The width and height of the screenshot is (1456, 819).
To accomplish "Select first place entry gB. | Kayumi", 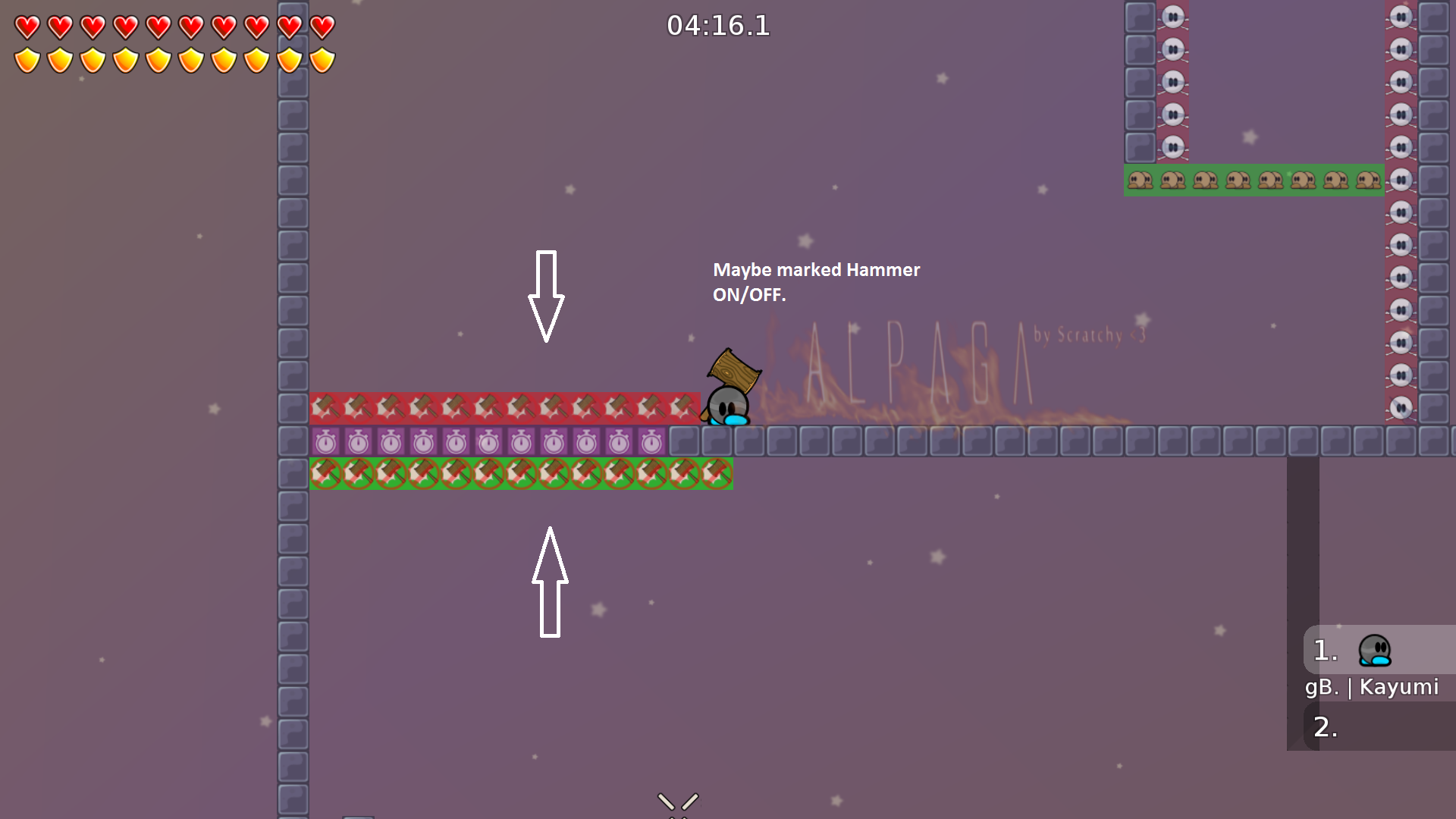I will [x=1371, y=687].
